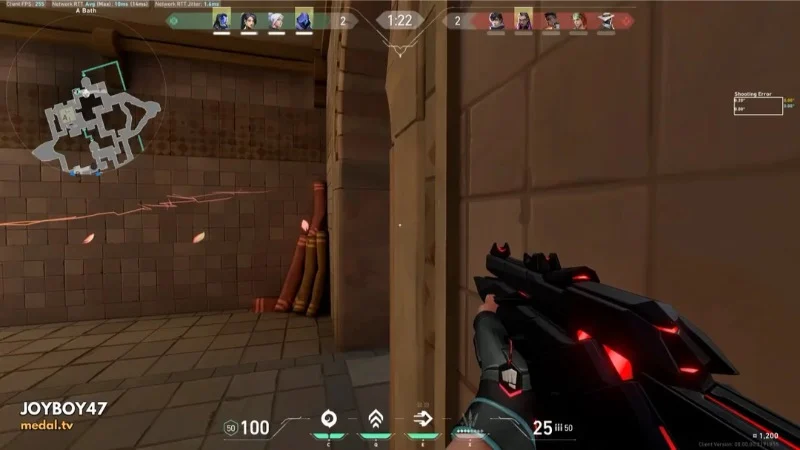800x450 pixels.
Task: Trigger the Tailwind dash ability icon
Action: click(423, 420)
